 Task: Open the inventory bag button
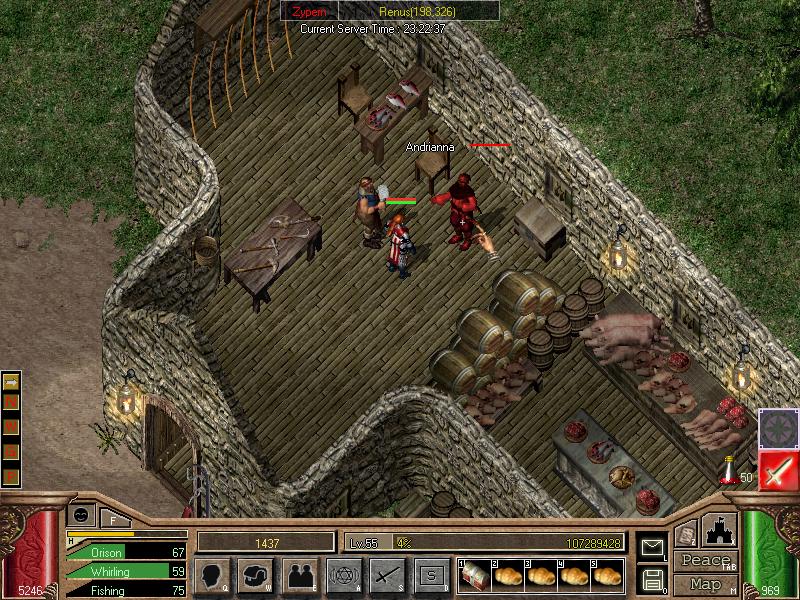point(256,575)
